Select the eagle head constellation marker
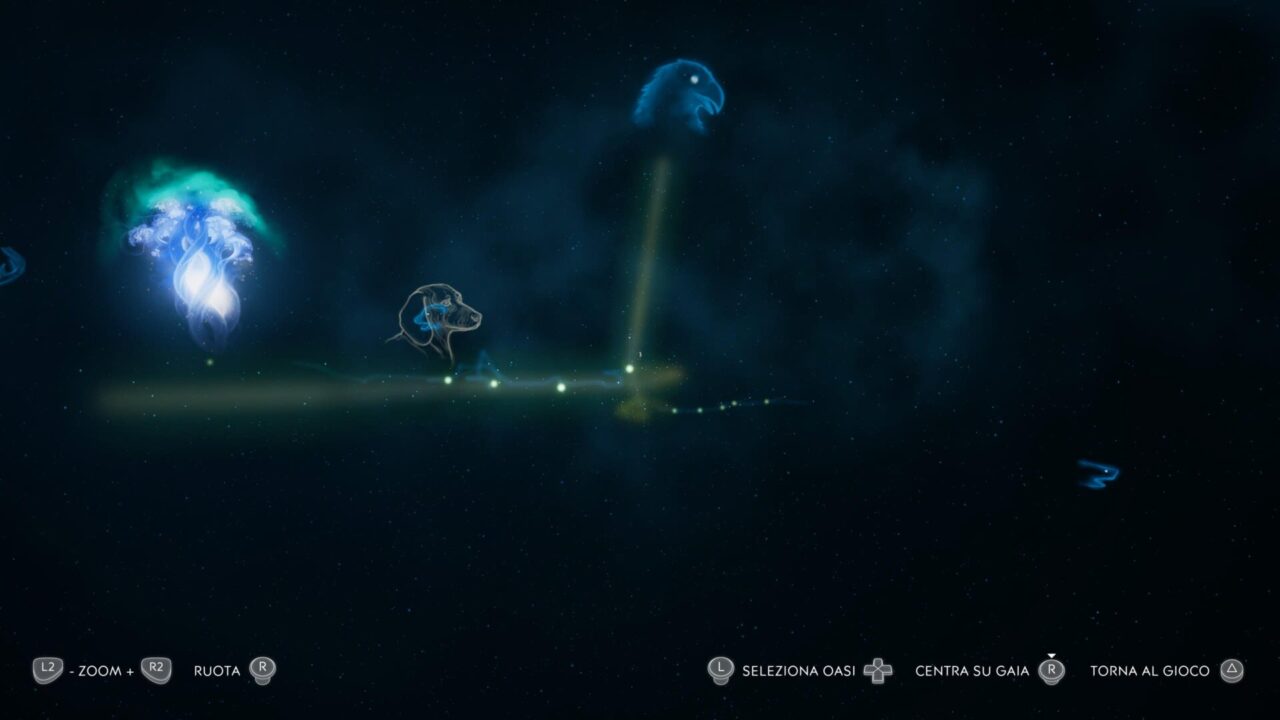The width and height of the screenshot is (1280, 720). pos(679,96)
